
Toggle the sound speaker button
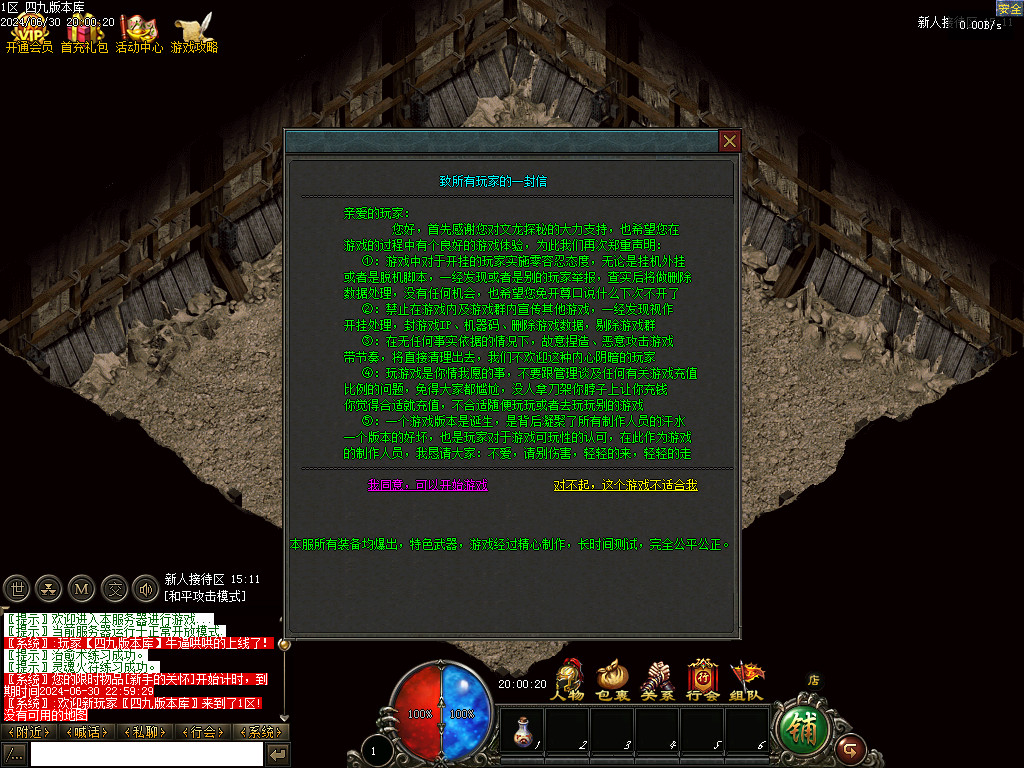pyautogui.click(x=147, y=588)
